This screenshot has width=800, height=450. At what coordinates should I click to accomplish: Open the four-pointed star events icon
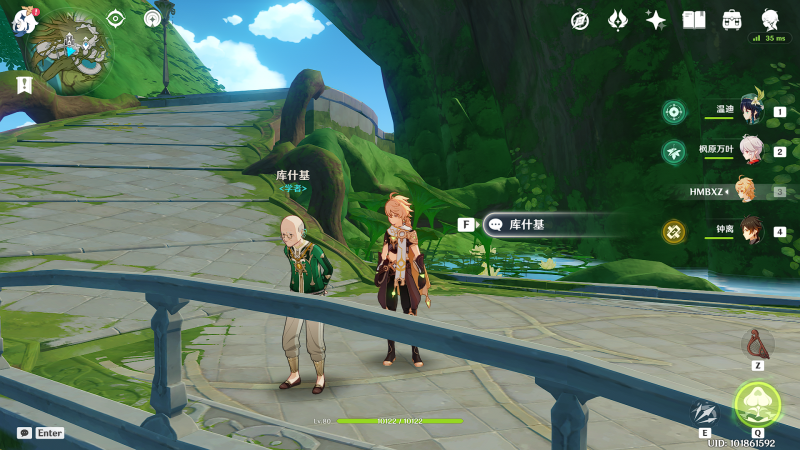click(x=656, y=20)
